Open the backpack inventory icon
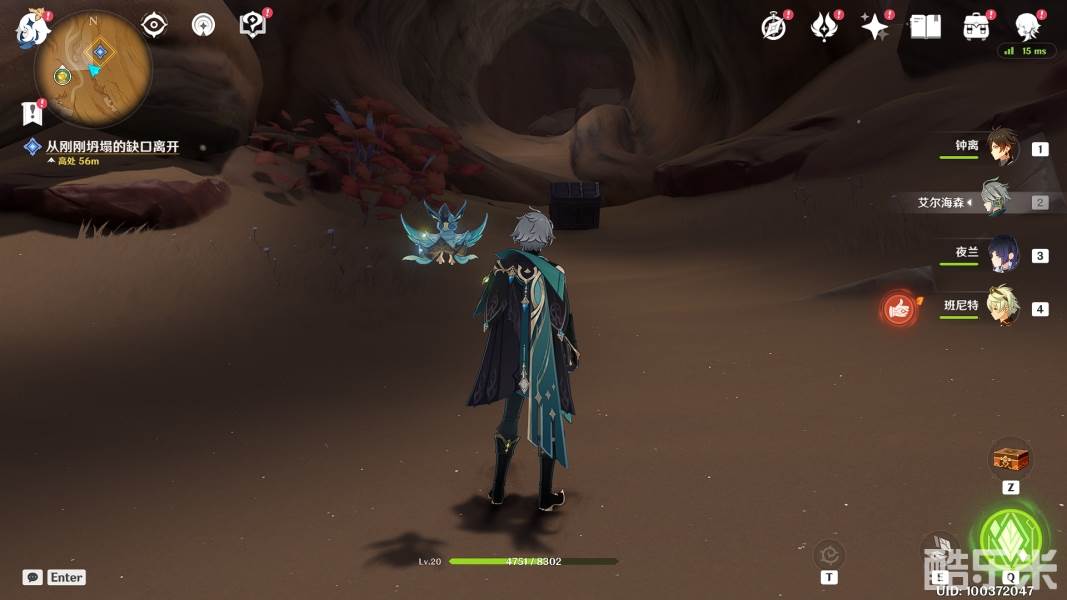The width and height of the screenshot is (1067, 600). [x=976, y=27]
